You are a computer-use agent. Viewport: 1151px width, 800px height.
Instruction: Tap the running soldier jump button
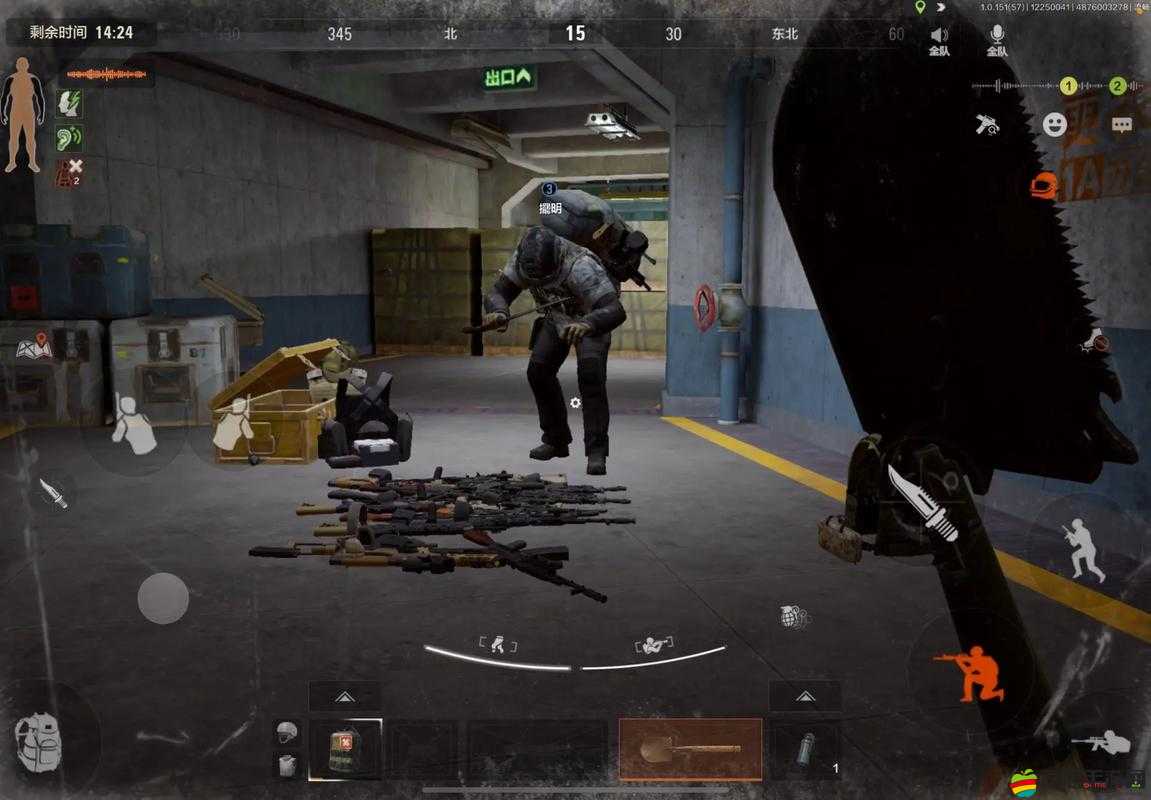(x=1085, y=548)
